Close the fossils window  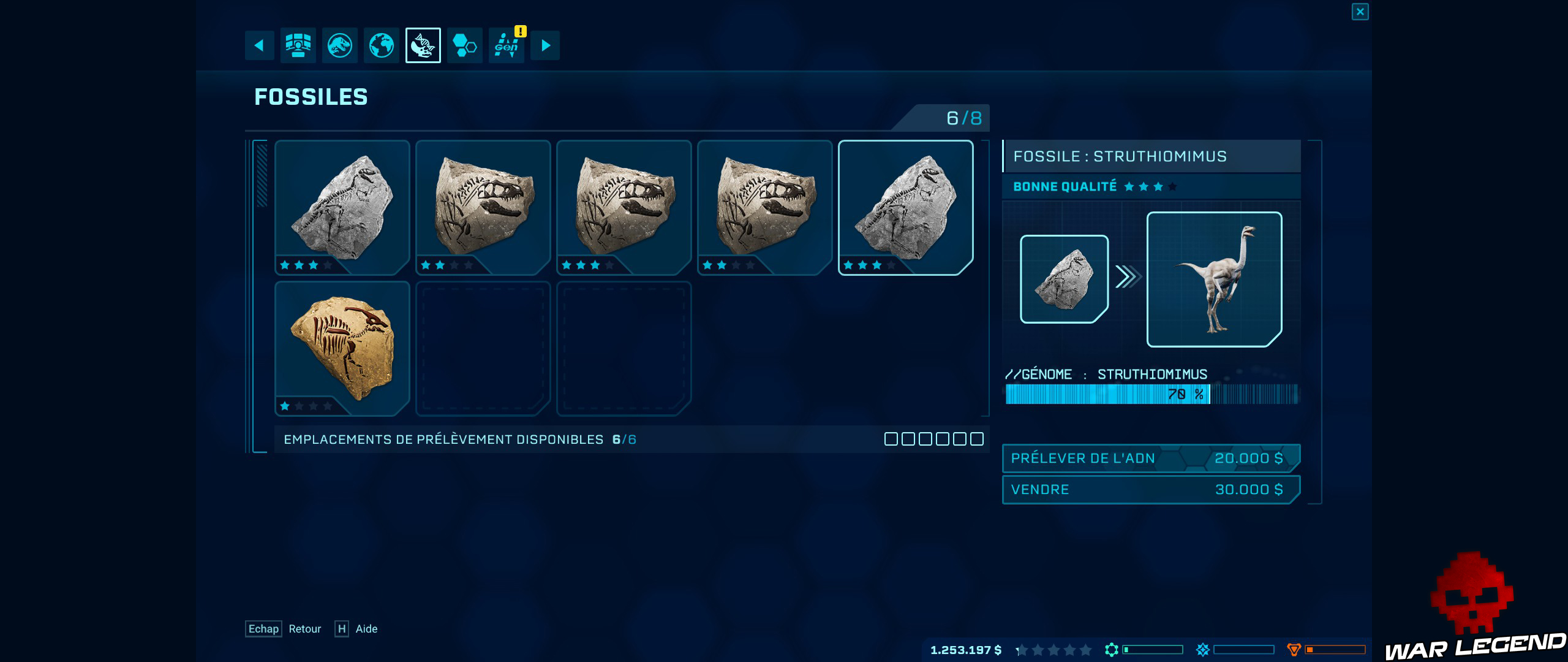(1360, 12)
